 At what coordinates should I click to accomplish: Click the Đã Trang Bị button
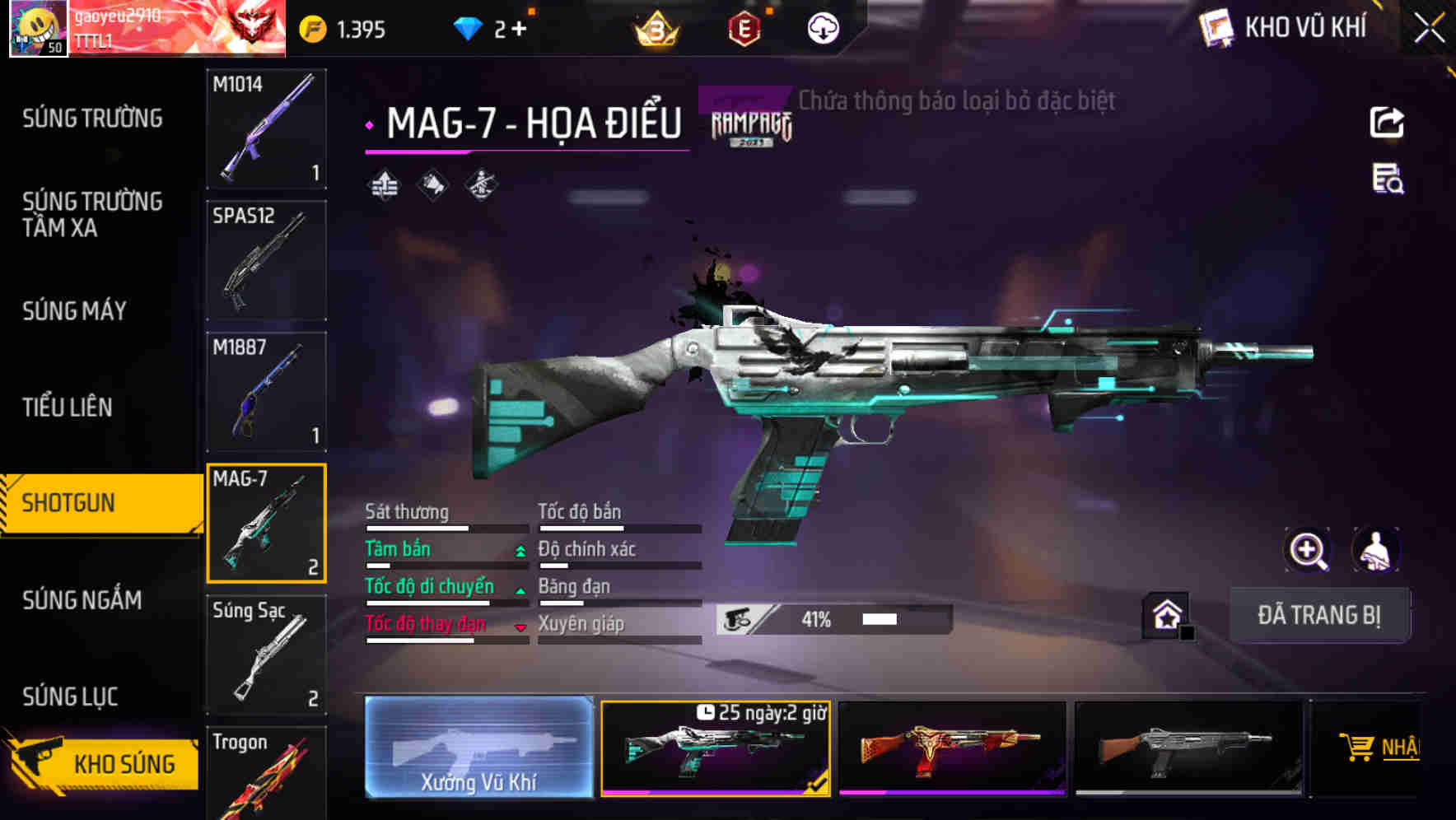[1318, 615]
